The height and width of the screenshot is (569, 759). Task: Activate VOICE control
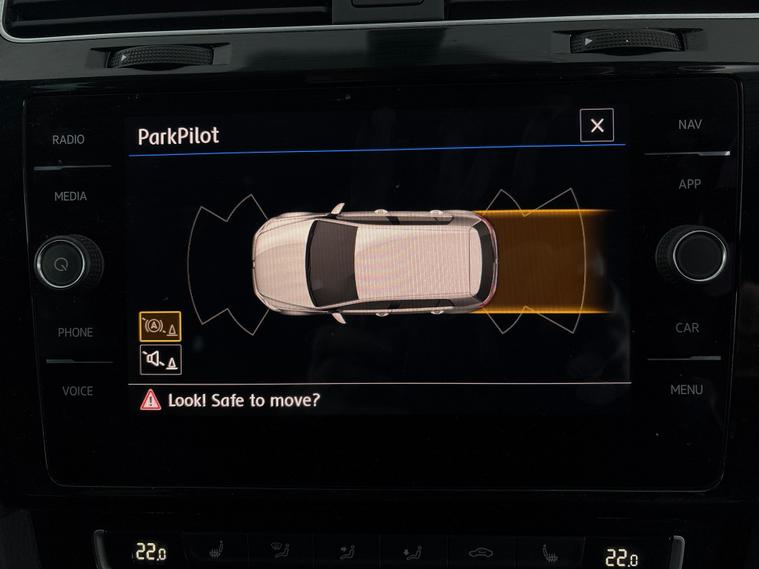pos(77,390)
